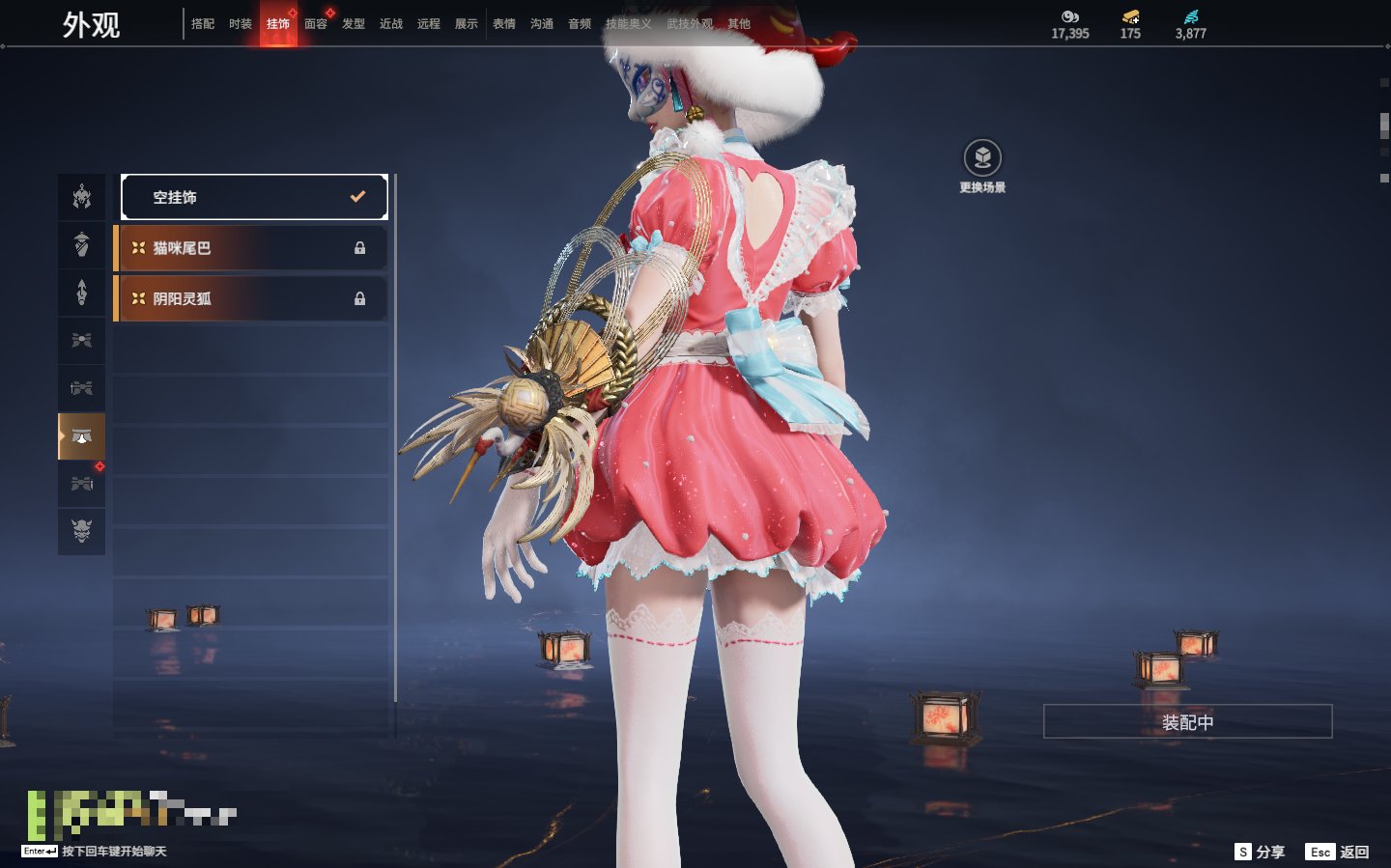The image size is (1391, 868).
Task: Select the 空挂饰 (no accessory) entry
Action: (253, 197)
